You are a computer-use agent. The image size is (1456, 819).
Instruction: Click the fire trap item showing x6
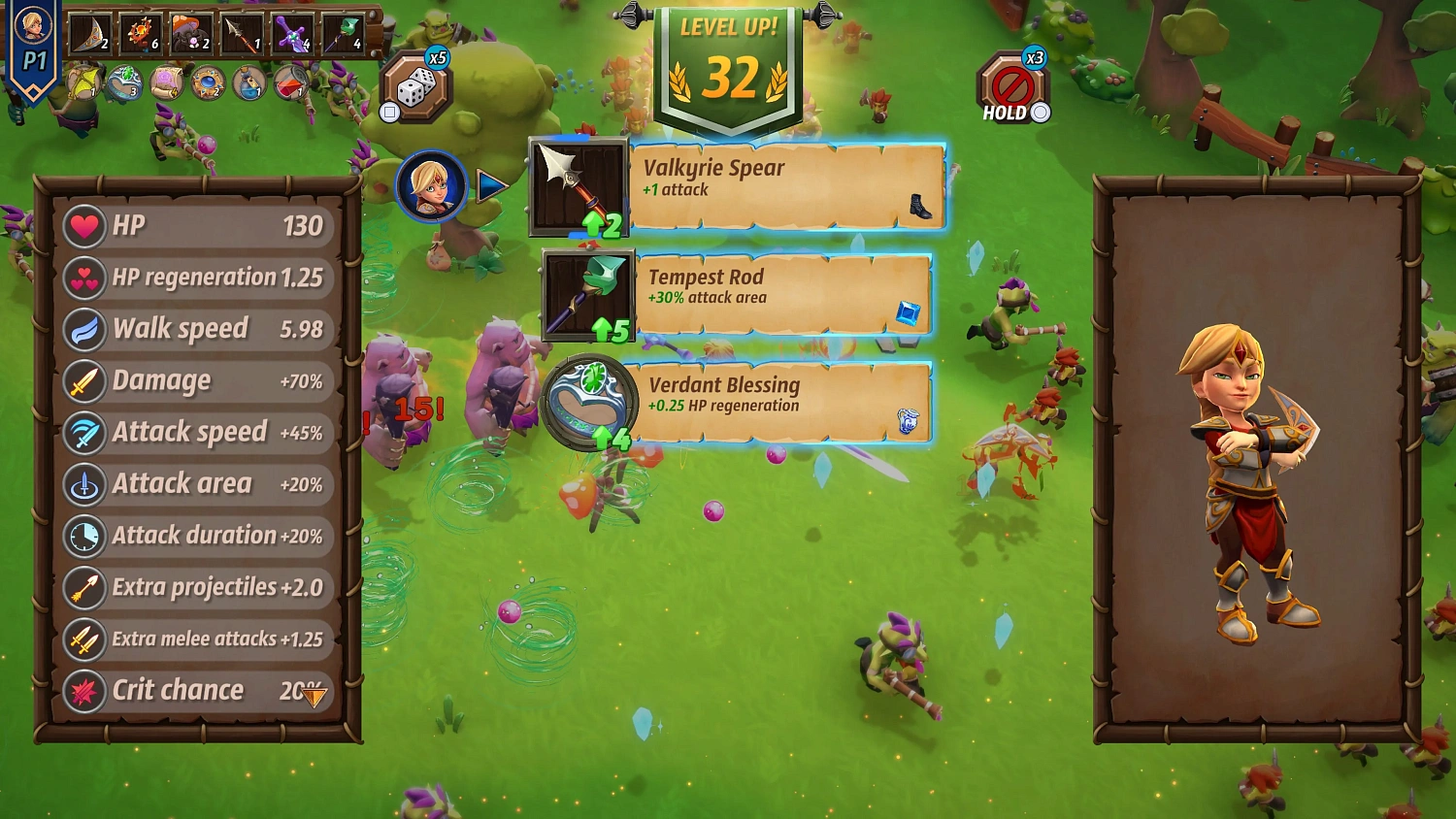[139, 32]
